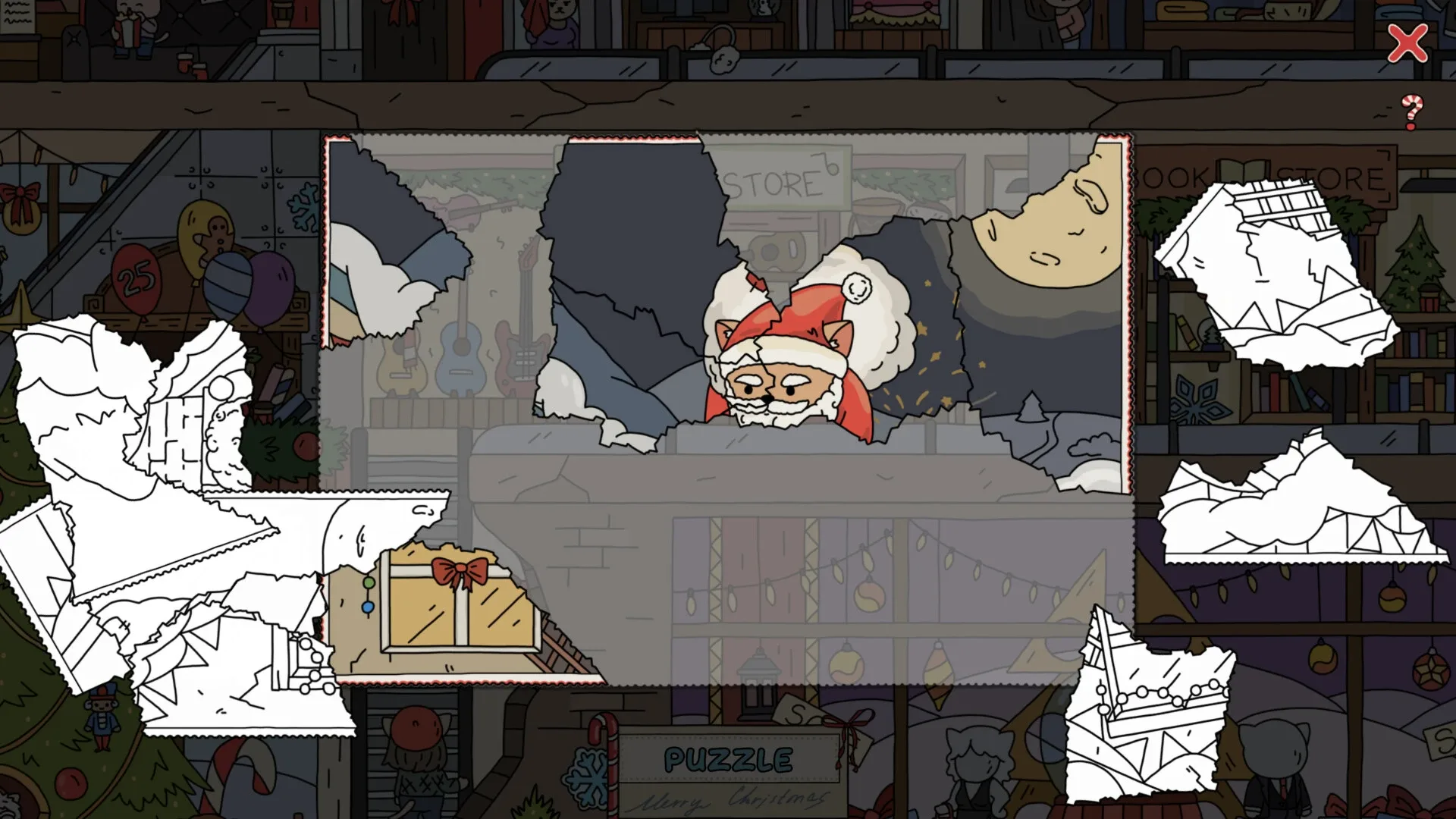Close the puzzle view with the red X
This screenshot has height=819, width=1456.
1407,43
